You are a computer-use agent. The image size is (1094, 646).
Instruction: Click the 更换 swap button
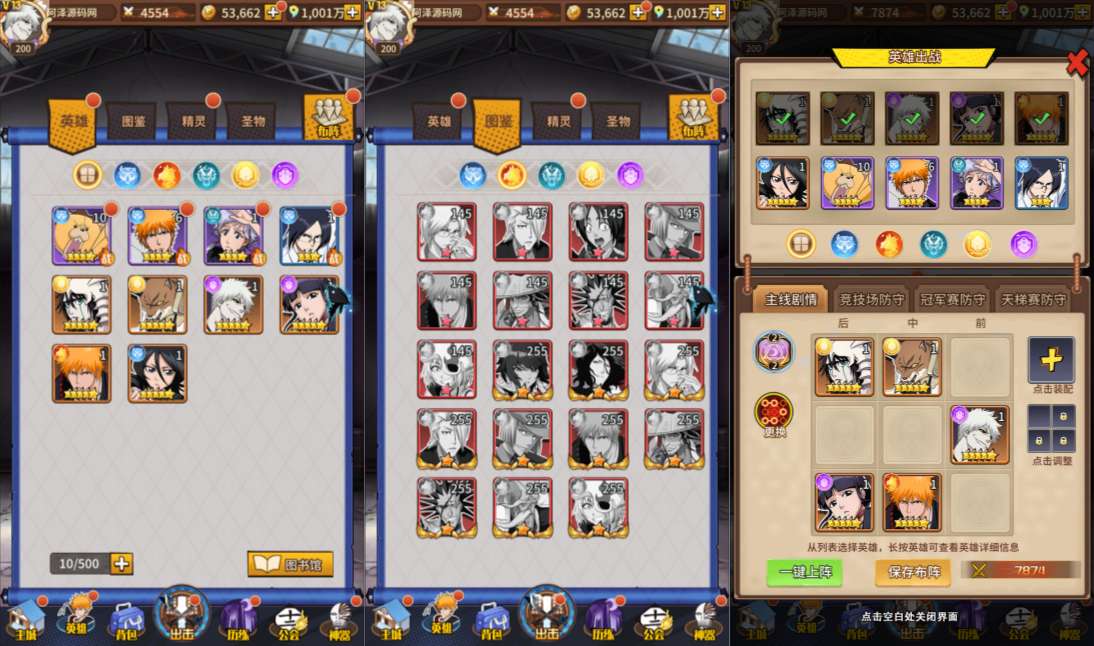pyautogui.click(x=773, y=415)
